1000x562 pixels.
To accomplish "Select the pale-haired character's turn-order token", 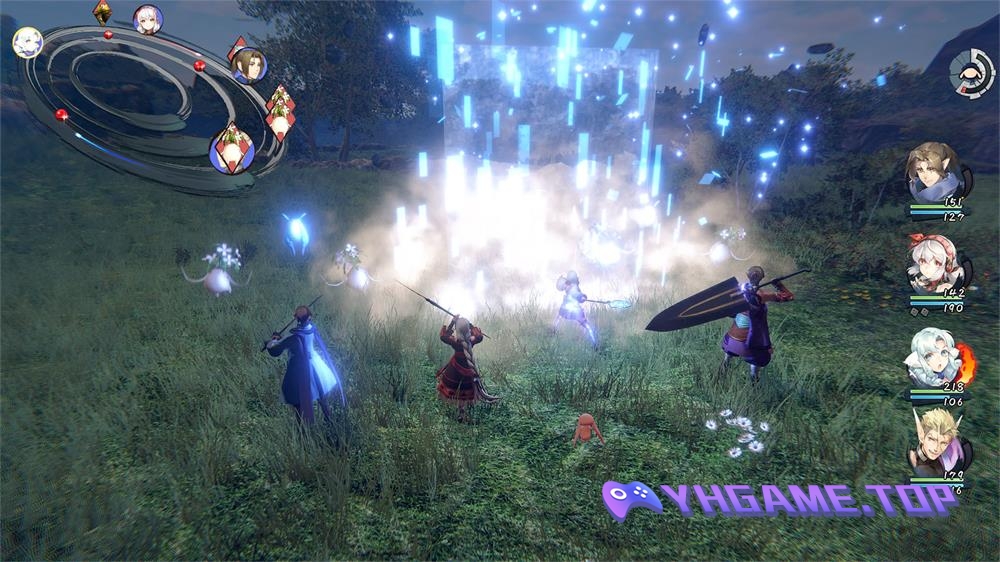I will (x=26, y=43).
